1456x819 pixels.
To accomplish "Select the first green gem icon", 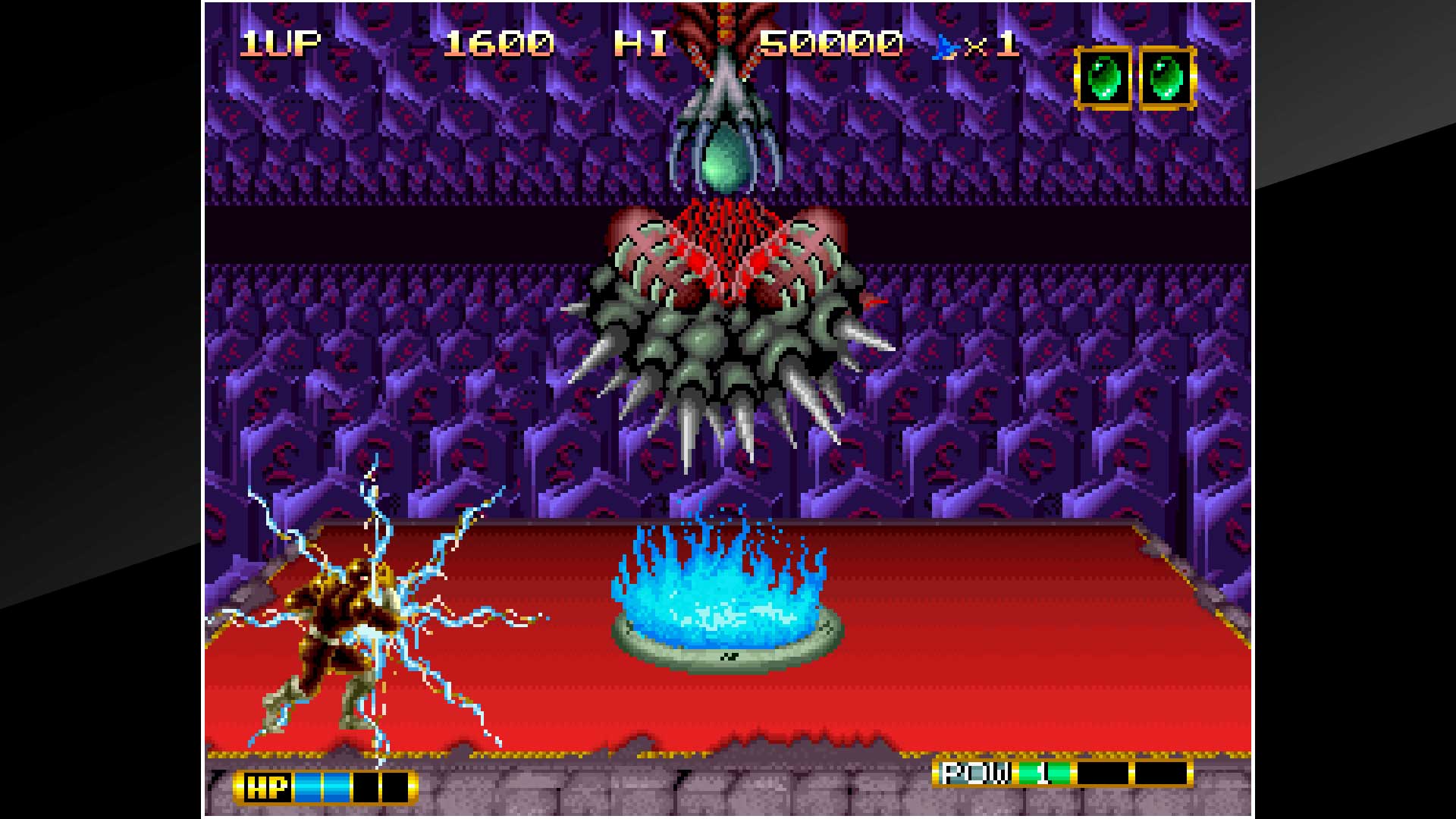I will 1105,76.
